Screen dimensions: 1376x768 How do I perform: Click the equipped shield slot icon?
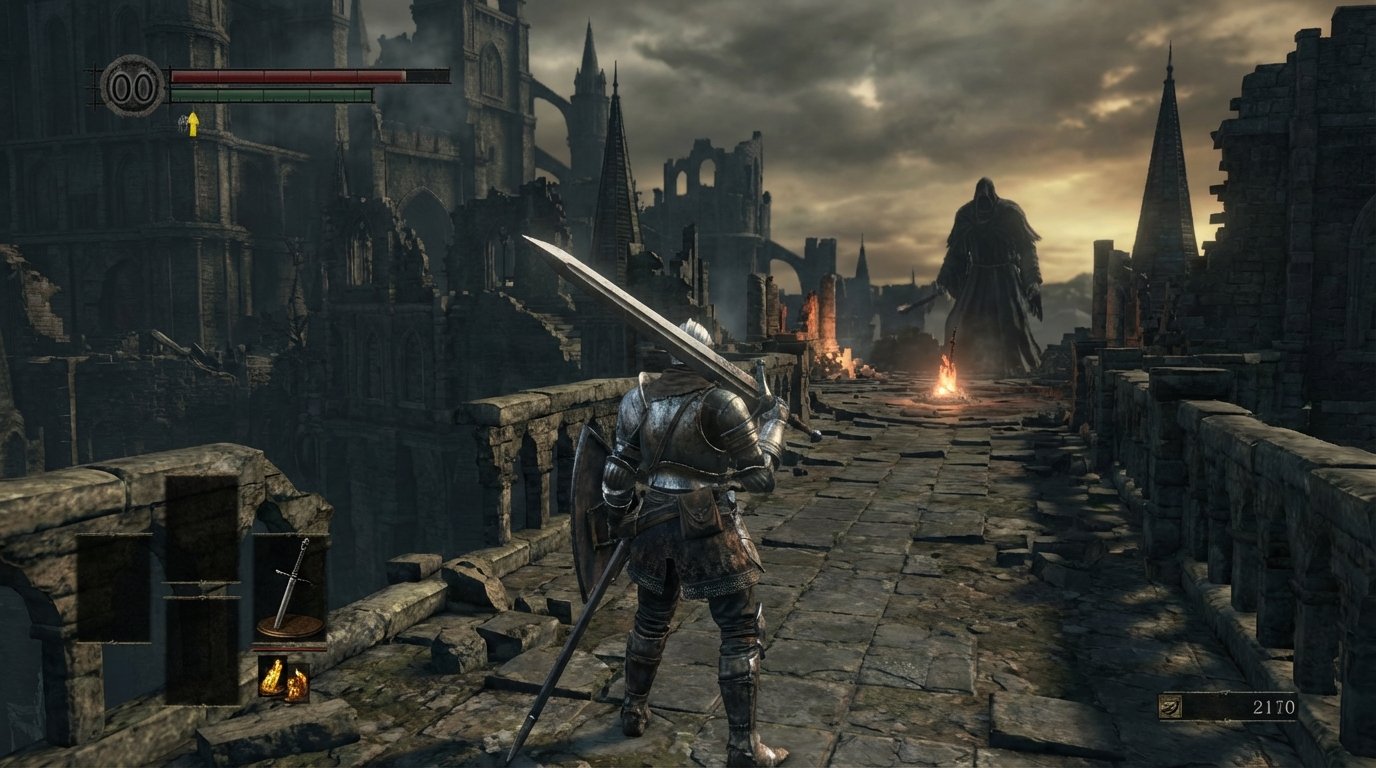(288, 627)
